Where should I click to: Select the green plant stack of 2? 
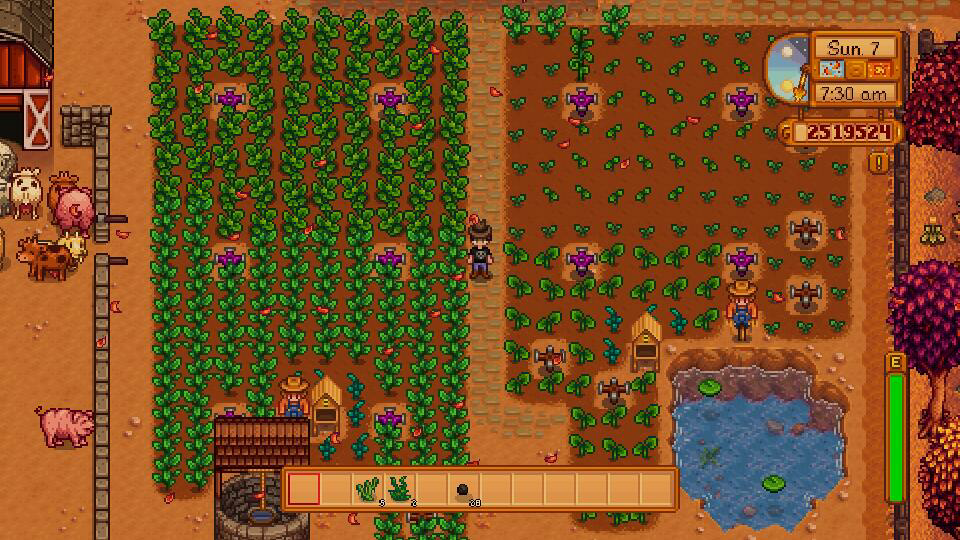coord(400,489)
